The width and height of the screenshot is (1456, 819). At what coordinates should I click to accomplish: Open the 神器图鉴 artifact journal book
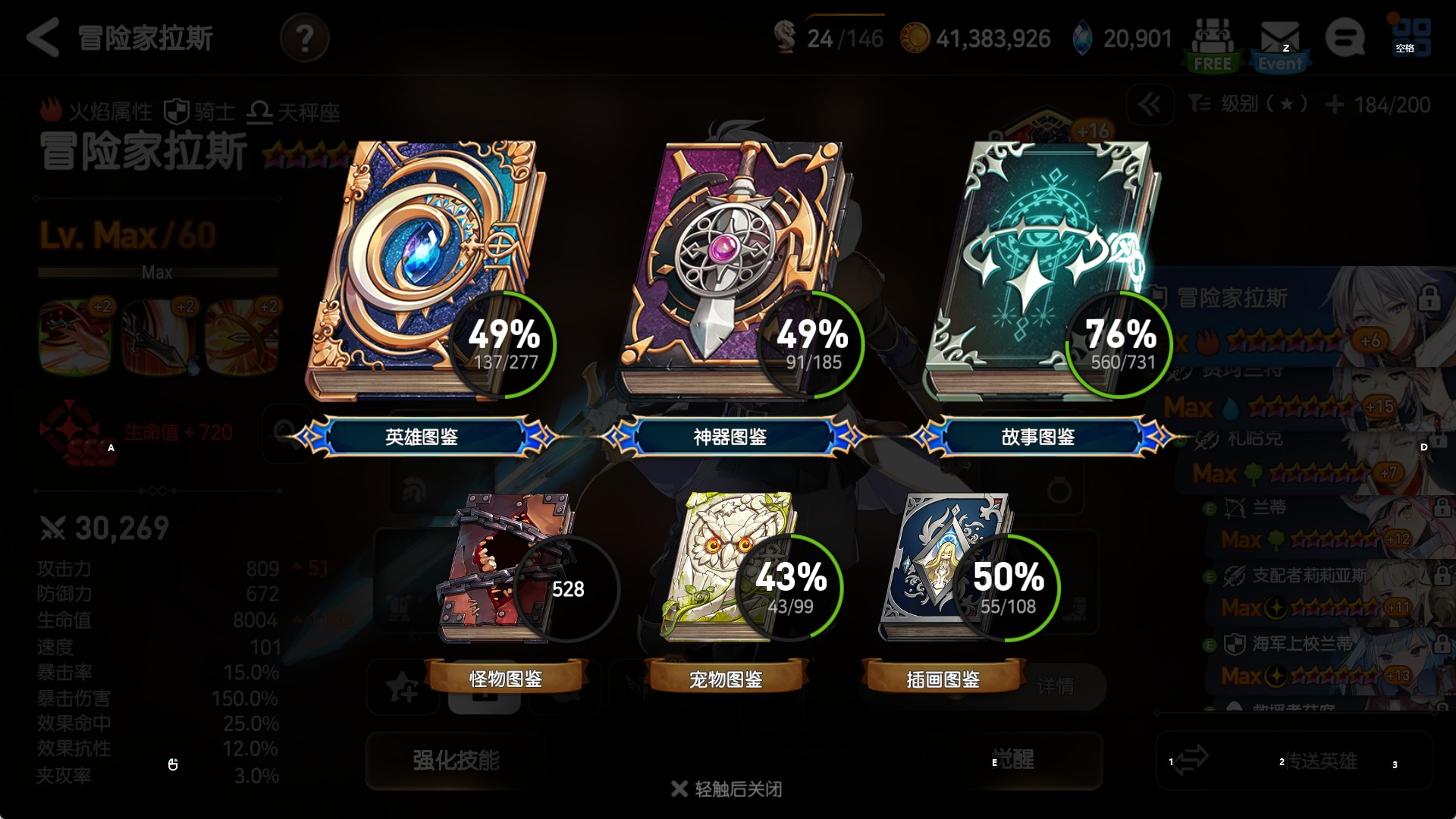pyautogui.click(x=732, y=273)
